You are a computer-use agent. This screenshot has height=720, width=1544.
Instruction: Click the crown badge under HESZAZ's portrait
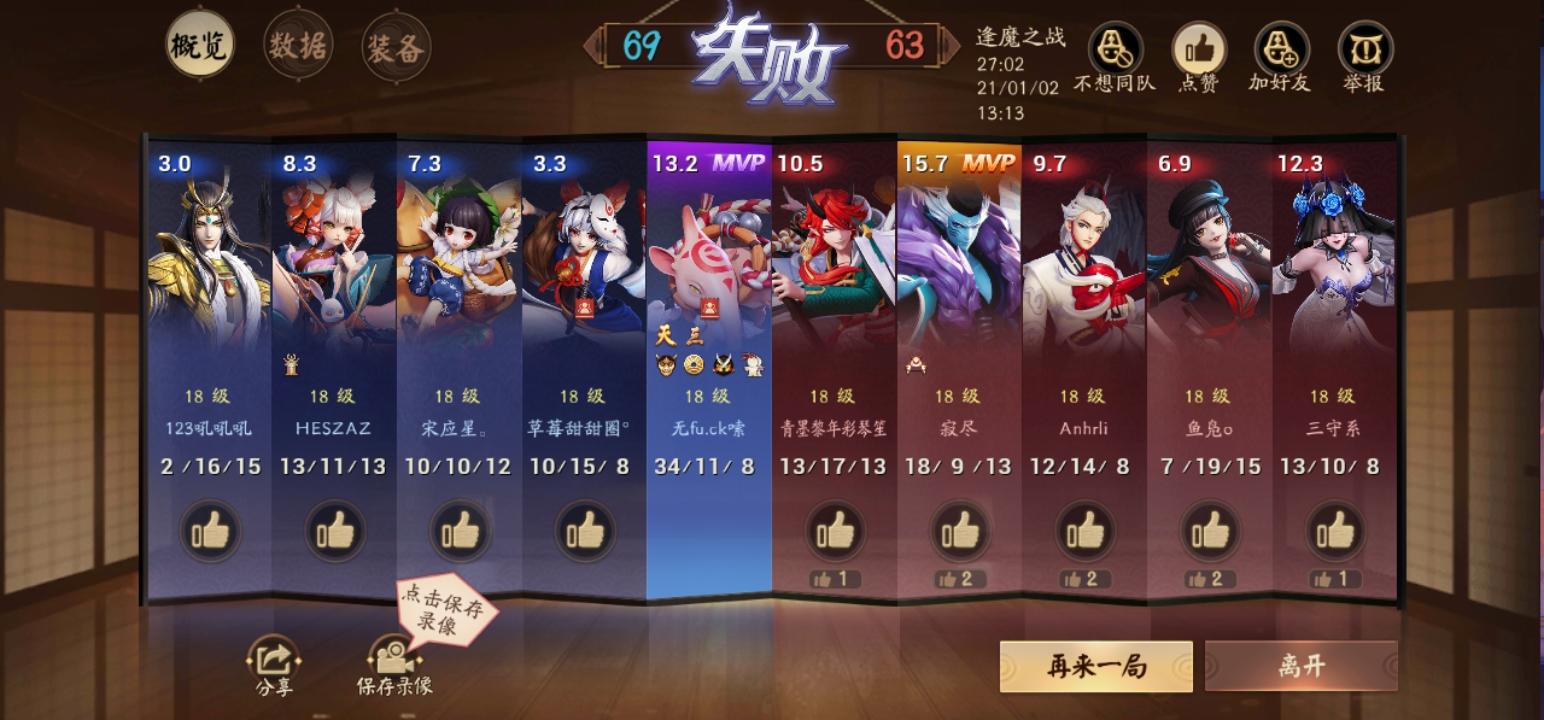point(290,363)
